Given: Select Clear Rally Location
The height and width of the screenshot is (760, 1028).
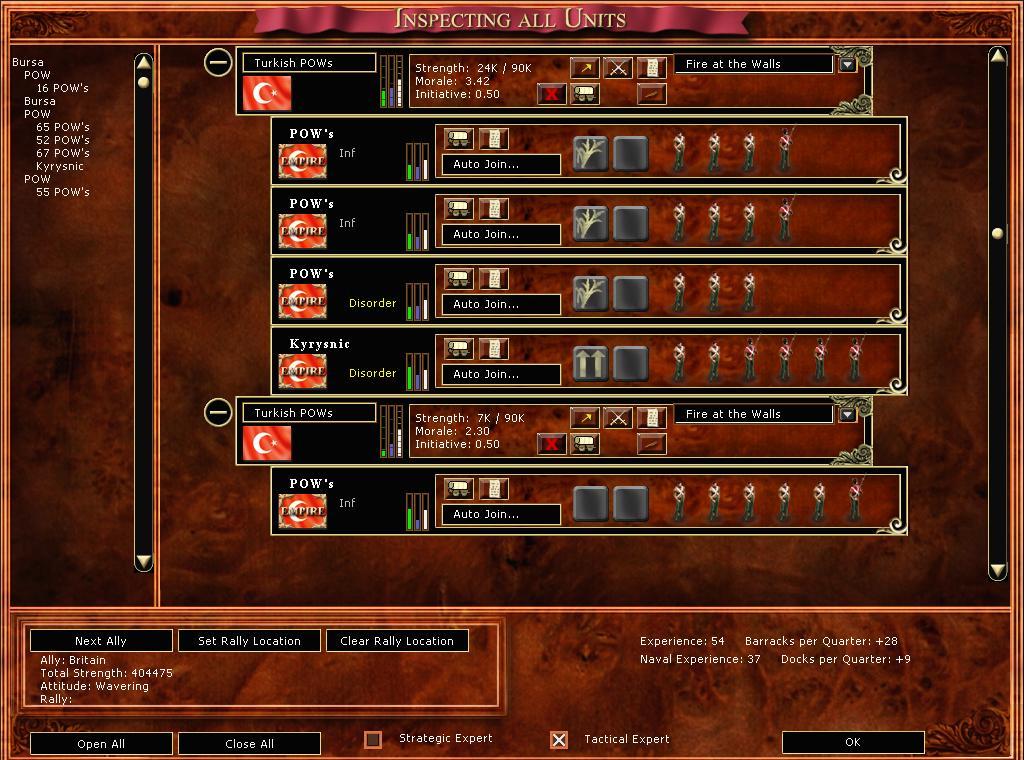Looking at the screenshot, I should tap(397, 641).
